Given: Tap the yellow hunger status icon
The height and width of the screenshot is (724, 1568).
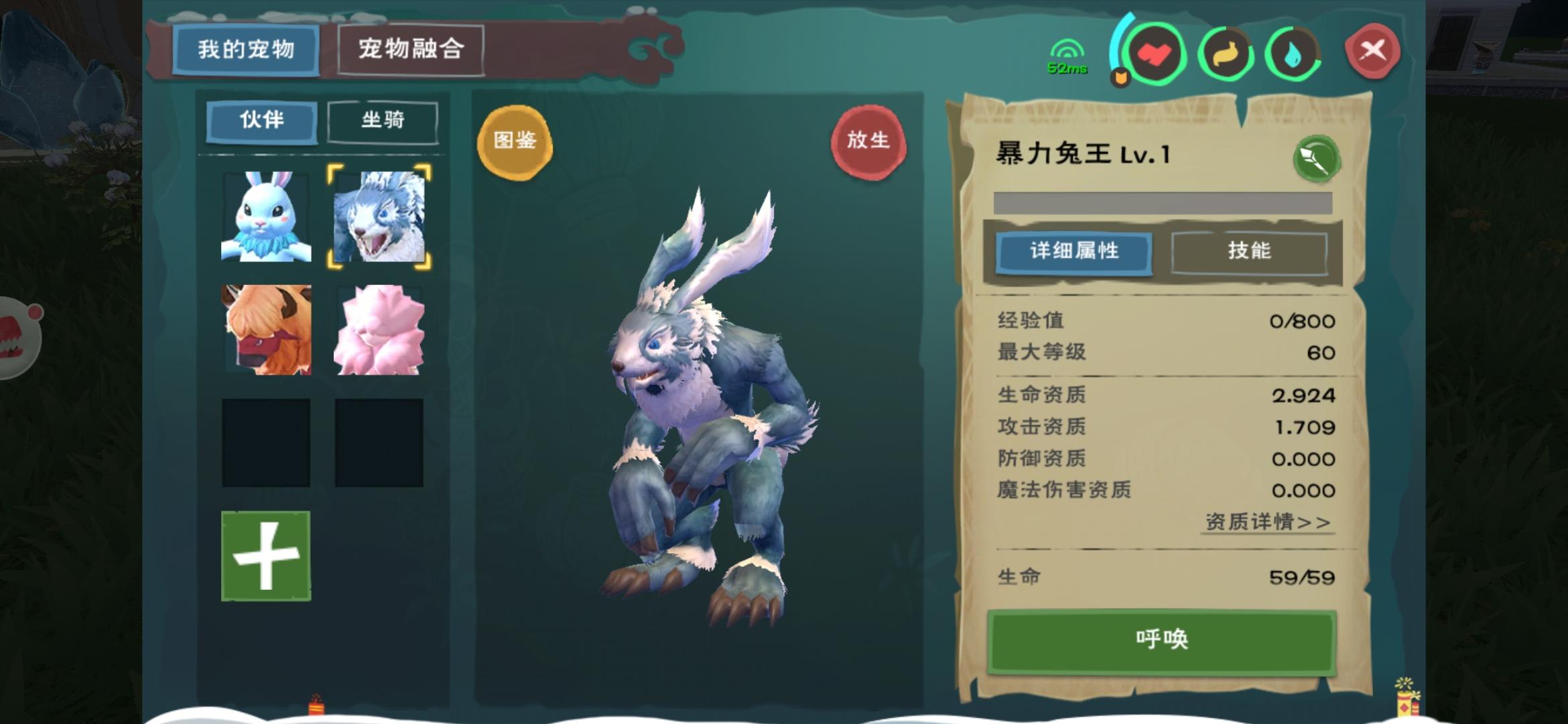Looking at the screenshot, I should pos(1226,53).
